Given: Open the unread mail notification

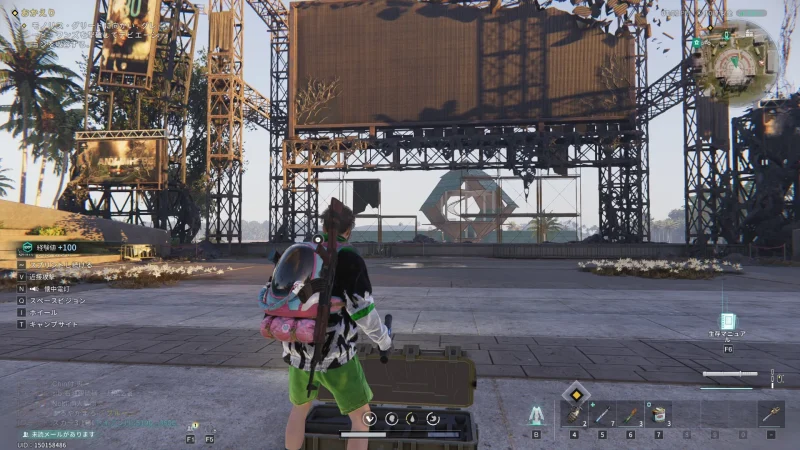Looking at the screenshot, I should coord(60,434).
